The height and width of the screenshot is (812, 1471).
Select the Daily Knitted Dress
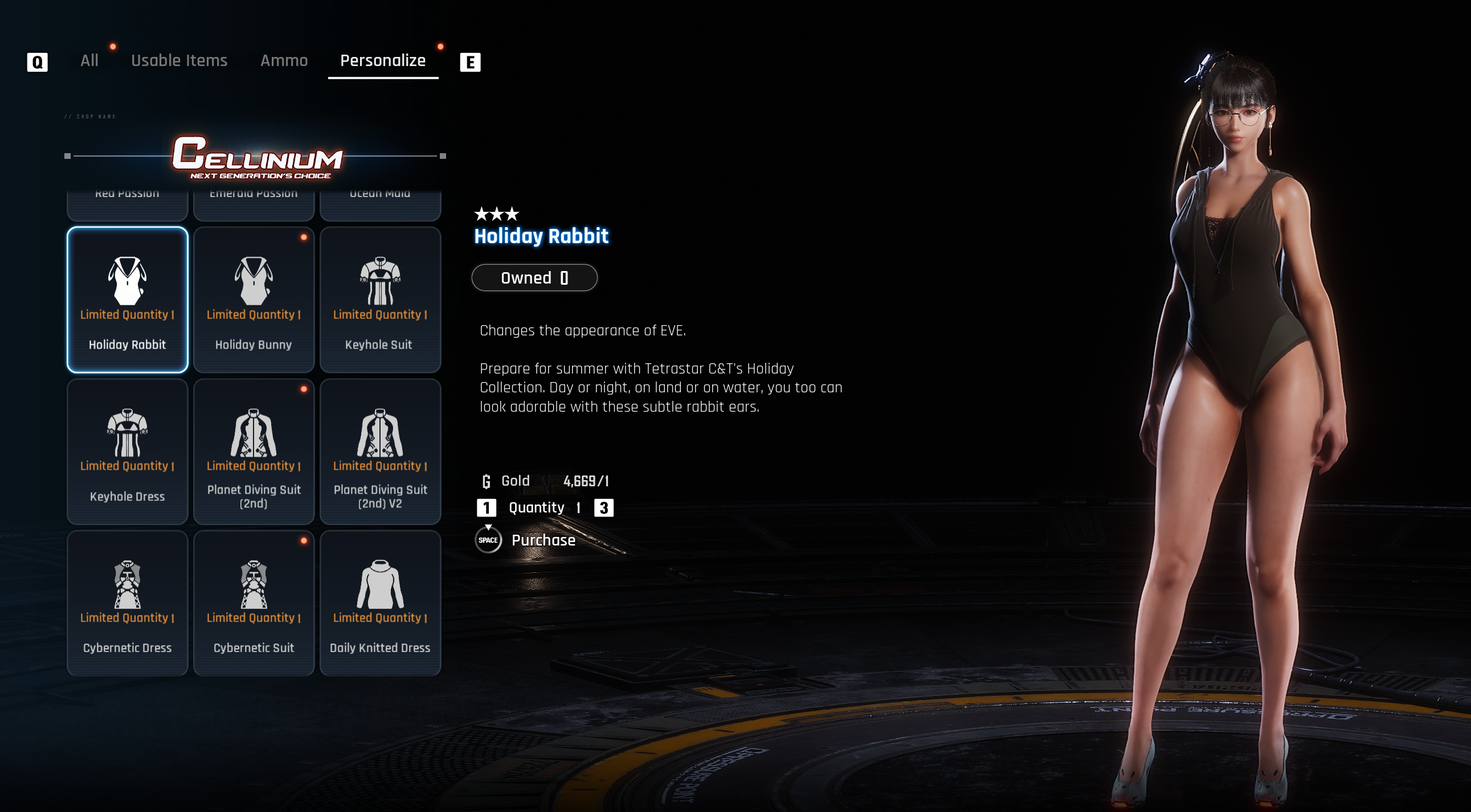[x=380, y=602]
